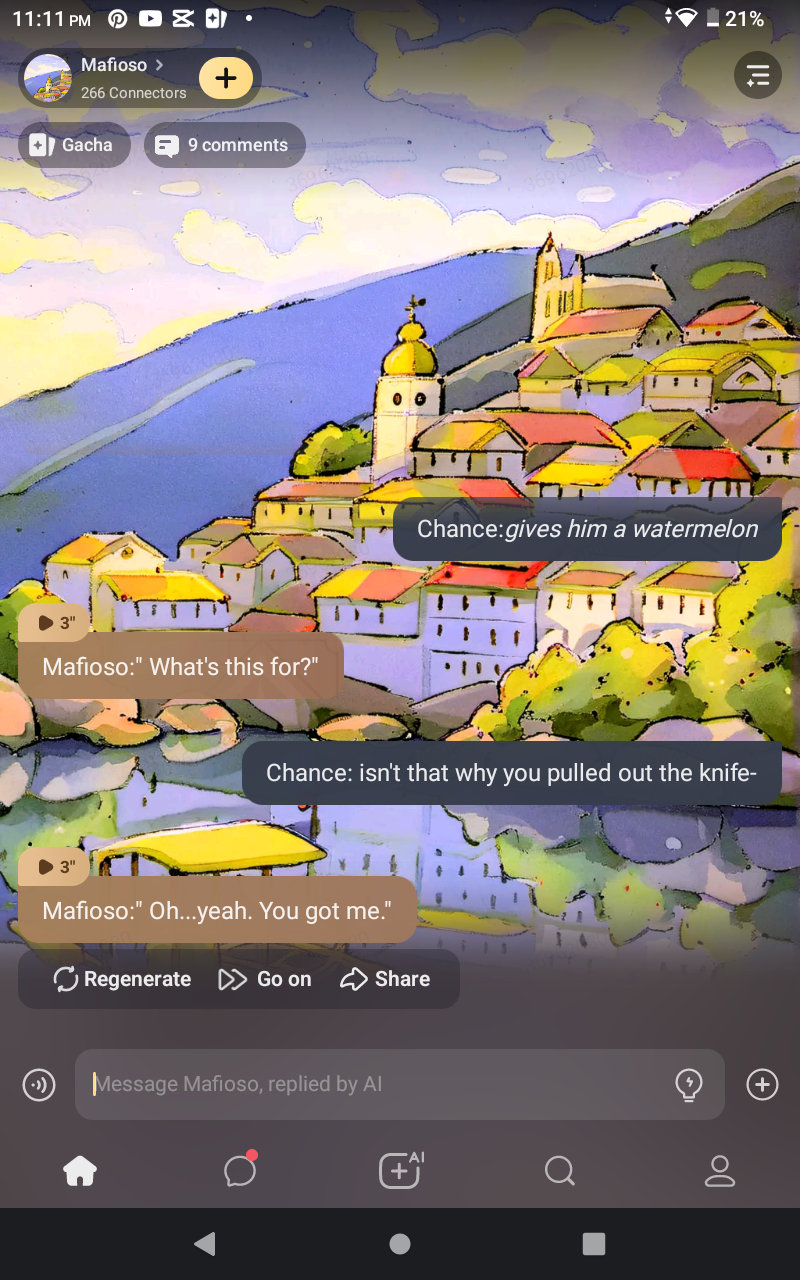Choose Go on to continue the story
This screenshot has height=1280, width=800.
(265, 979)
